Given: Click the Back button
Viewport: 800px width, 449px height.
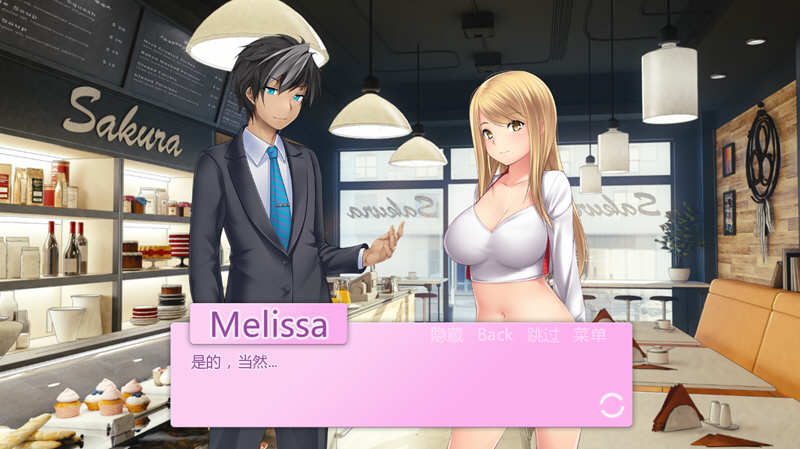Looking at the screenshot, I should point(494,335).
